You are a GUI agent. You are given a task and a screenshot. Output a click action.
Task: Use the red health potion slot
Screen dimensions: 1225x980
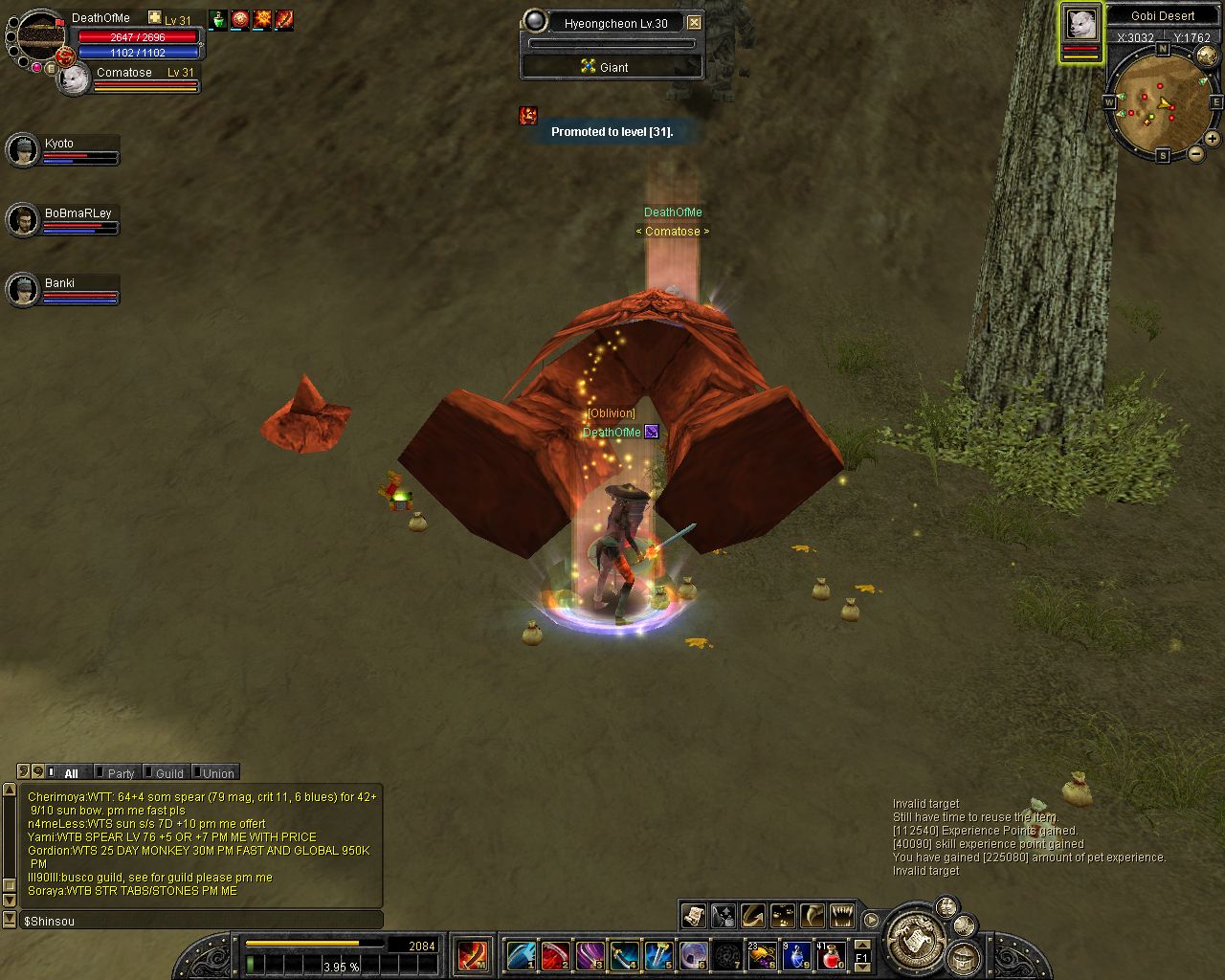tap(831, 955)
